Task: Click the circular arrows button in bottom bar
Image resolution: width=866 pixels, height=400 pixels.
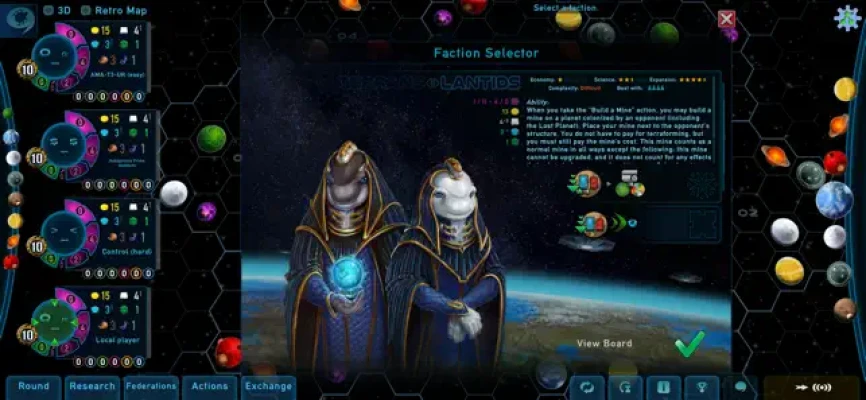Action: [587, 386]
